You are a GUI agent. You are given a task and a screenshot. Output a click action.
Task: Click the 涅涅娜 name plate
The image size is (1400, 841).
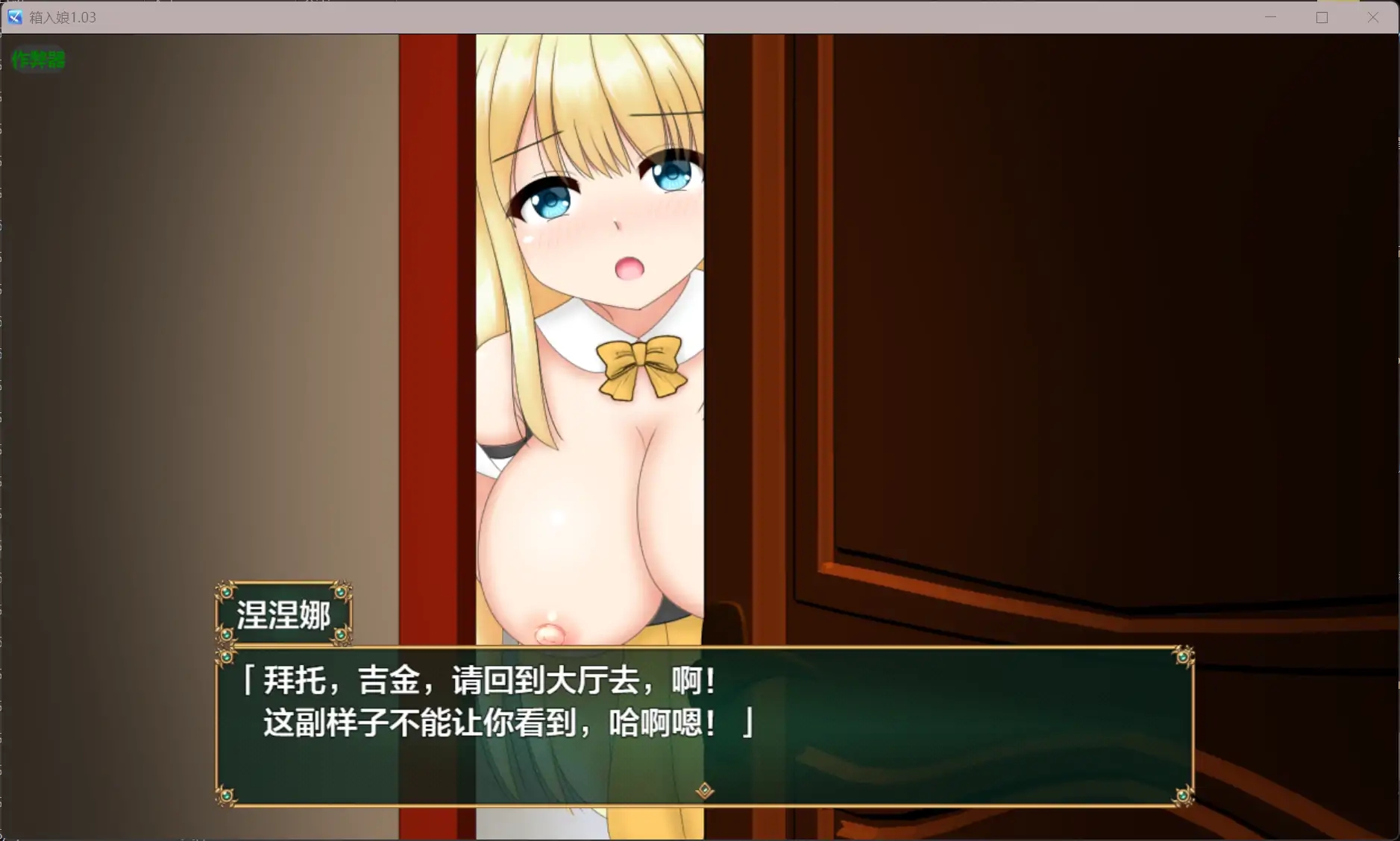(284, 613)
